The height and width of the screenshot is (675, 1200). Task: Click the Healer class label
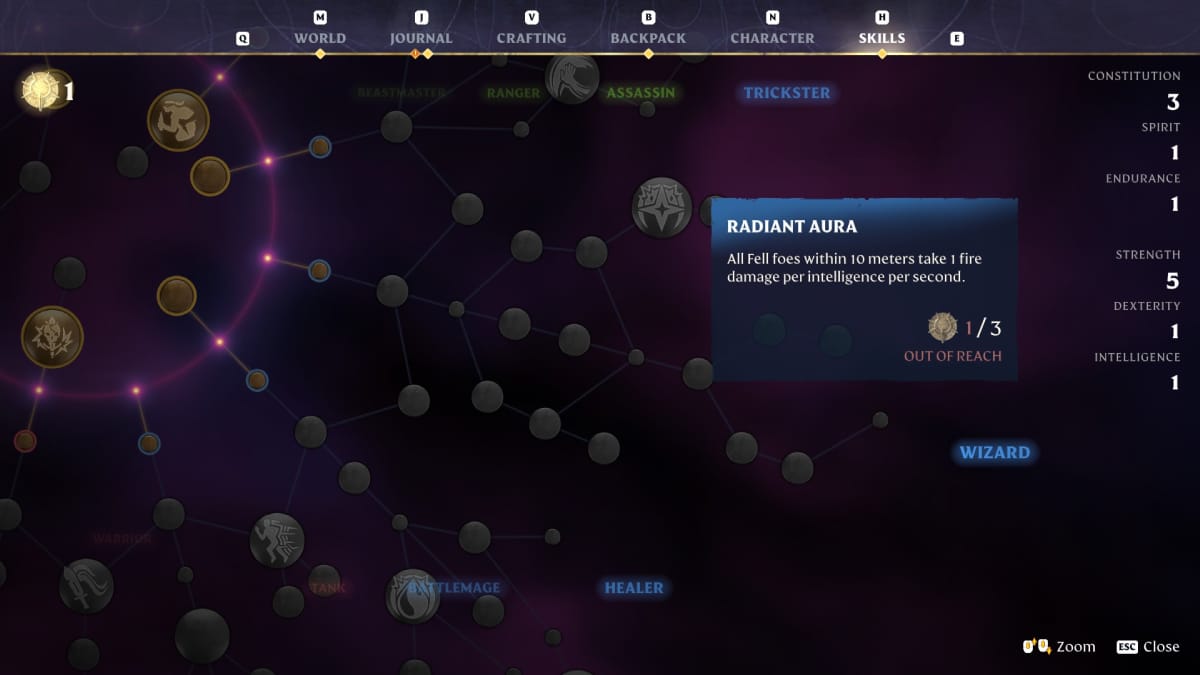tap(633, 588)
